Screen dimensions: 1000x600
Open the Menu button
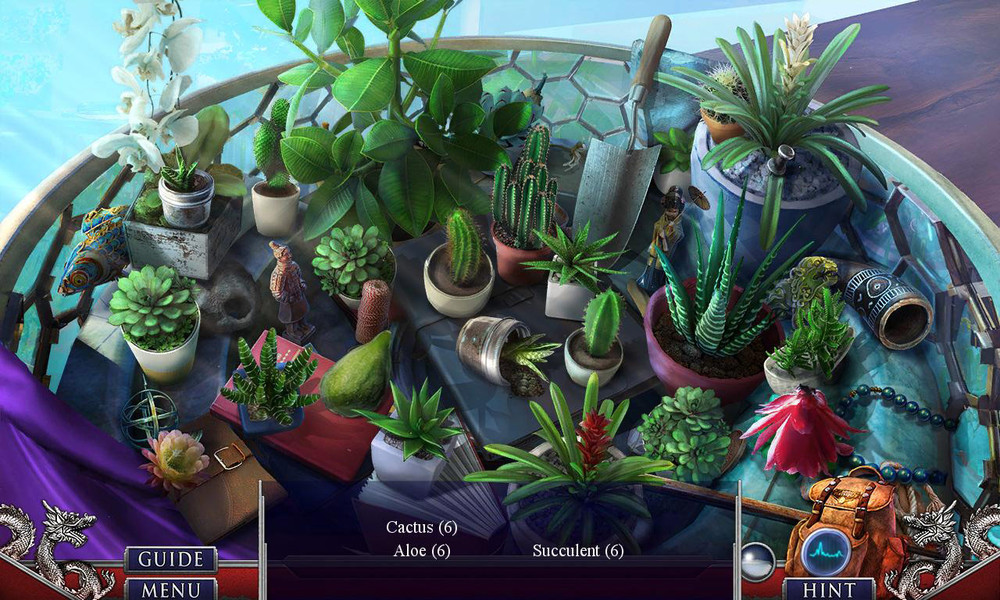point(171,590)
